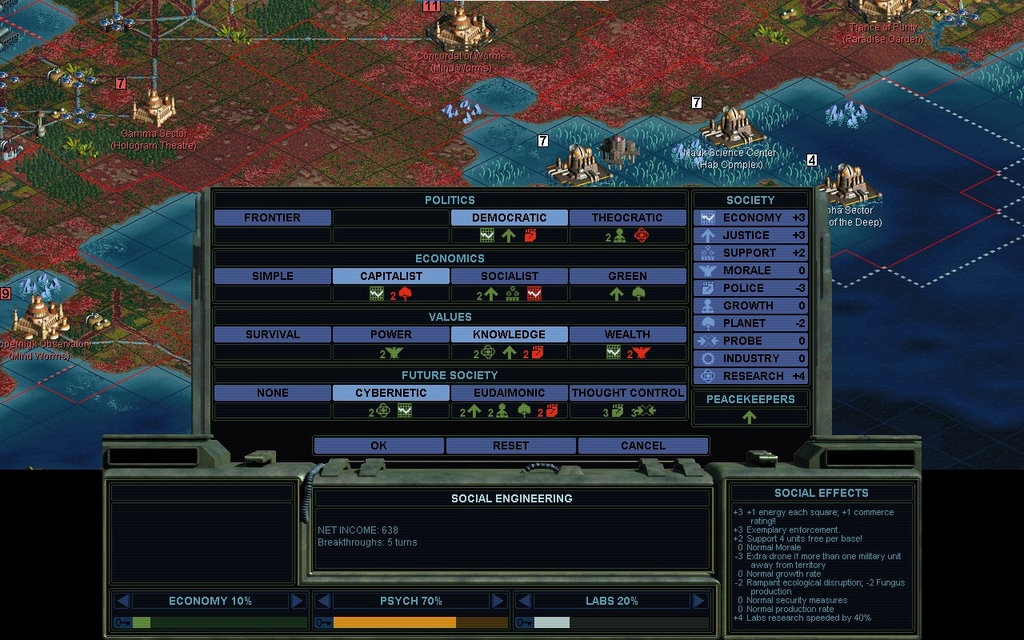Set future society to None
This screenshot has width=1024, height=640.
(272, 393)
